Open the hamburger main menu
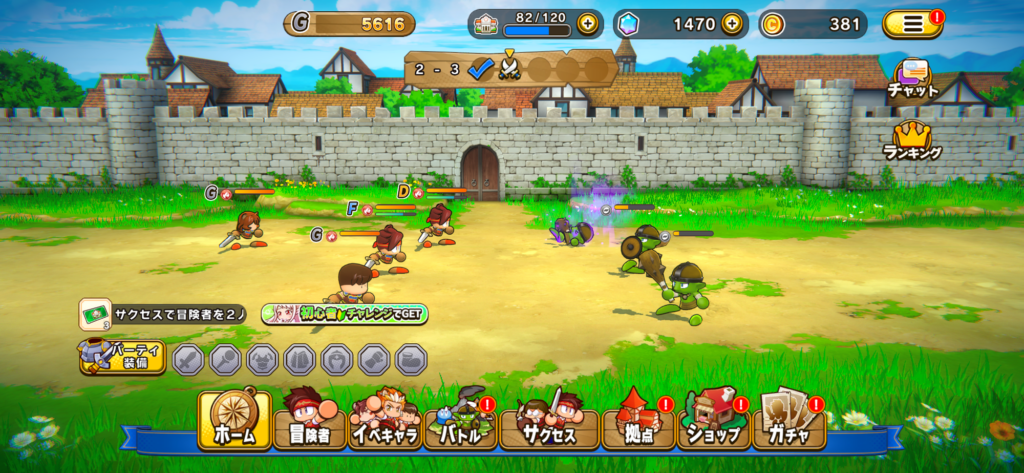1024x473 pixels. 911,24
